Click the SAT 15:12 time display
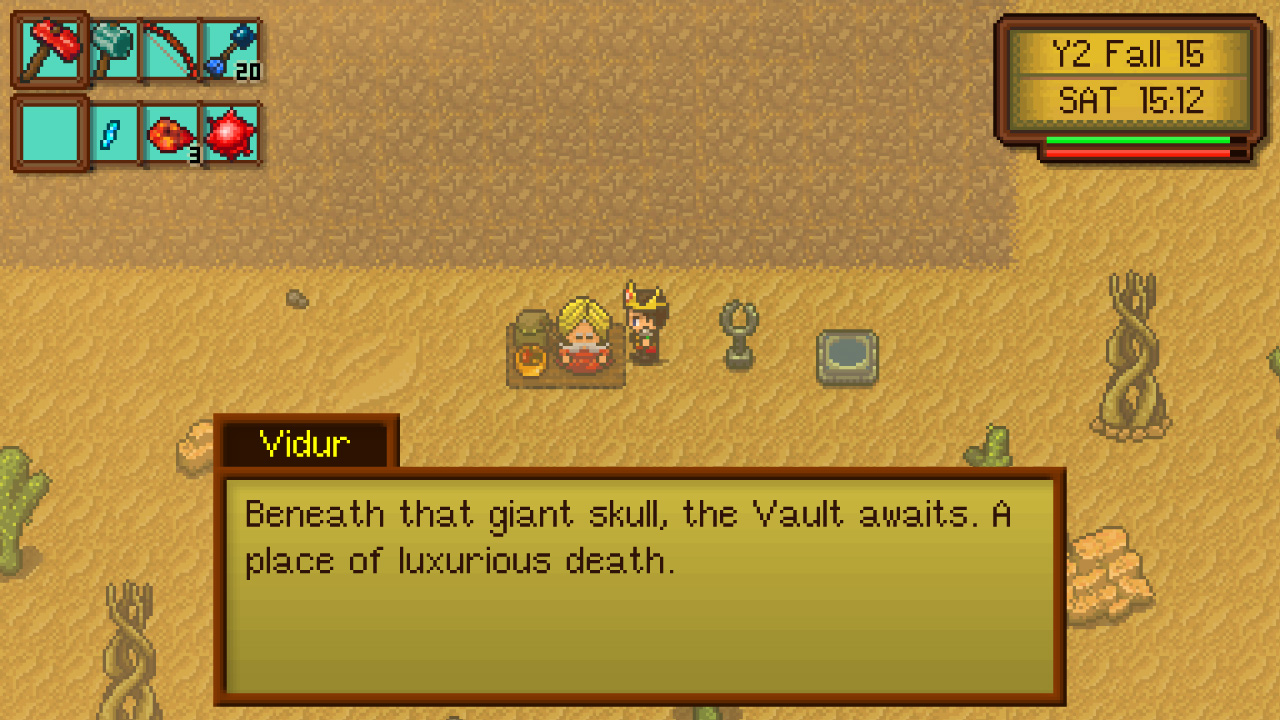Screen dimensions: 1280x720 (x=1128, y=97)
